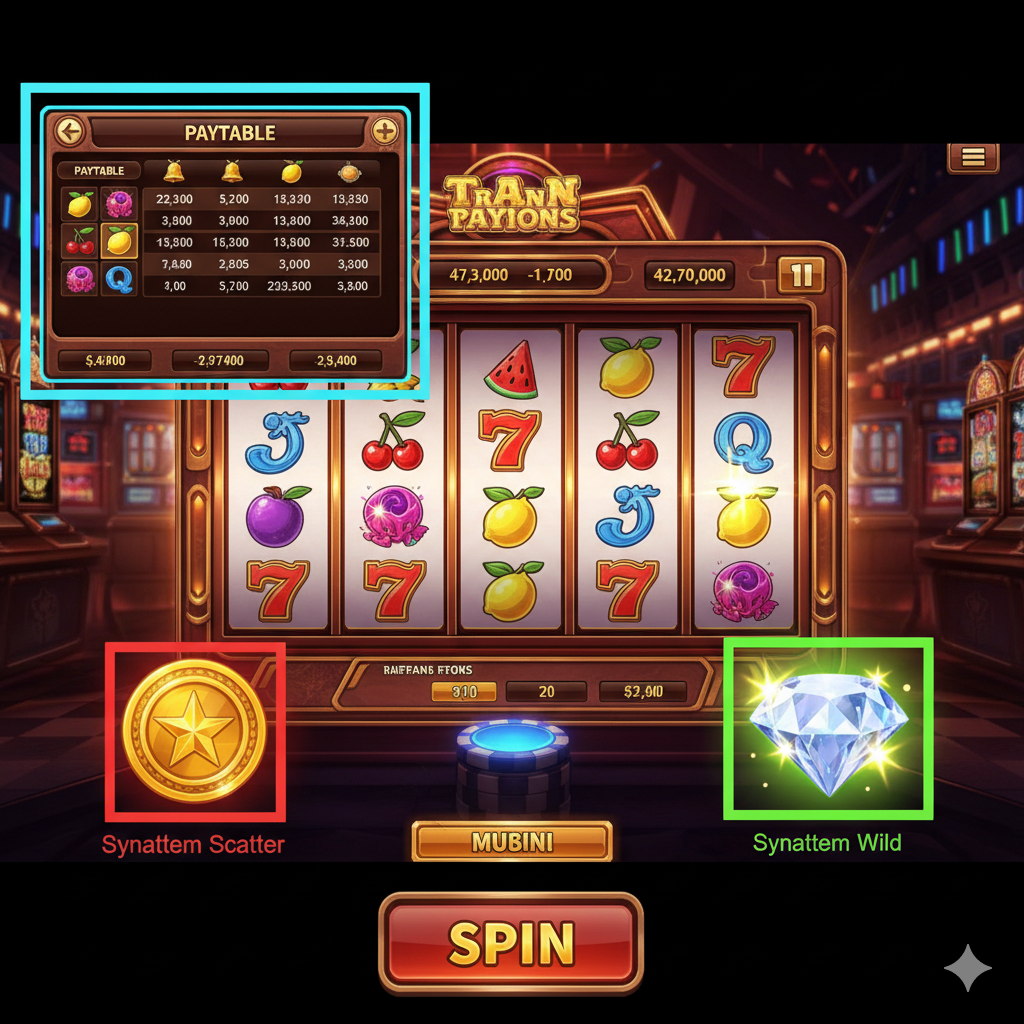The width and height of the screenshot is (1024, 1024).
Task: Select the 310 bet option
Action: click(x=463, y=691)
